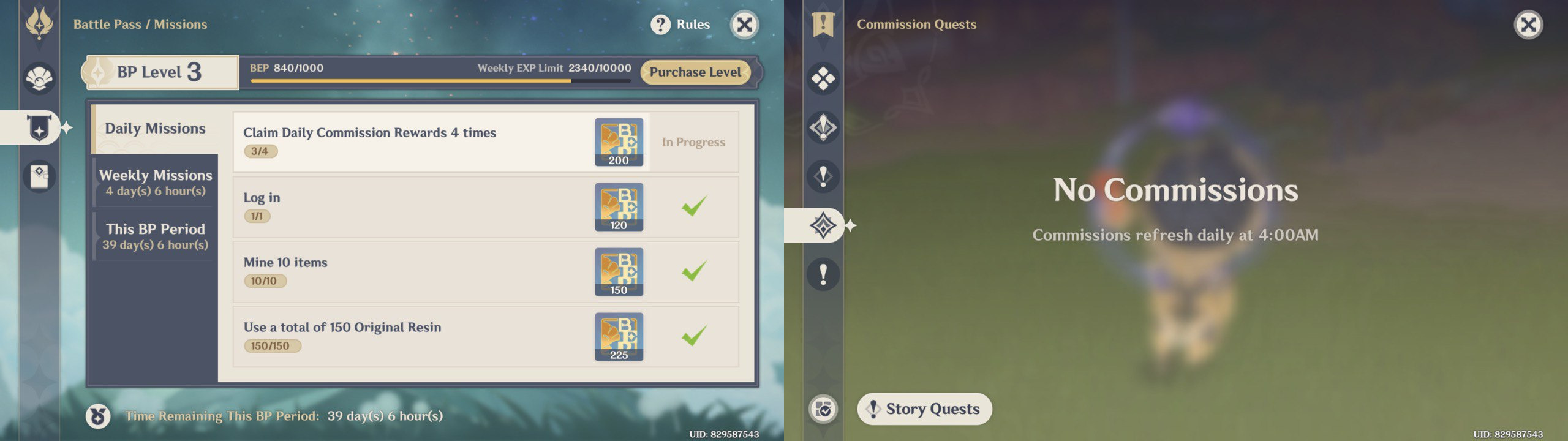Select the Claim Daily Commission Rewards mission row
This screenshot has width=1568, height=441.
429,142
